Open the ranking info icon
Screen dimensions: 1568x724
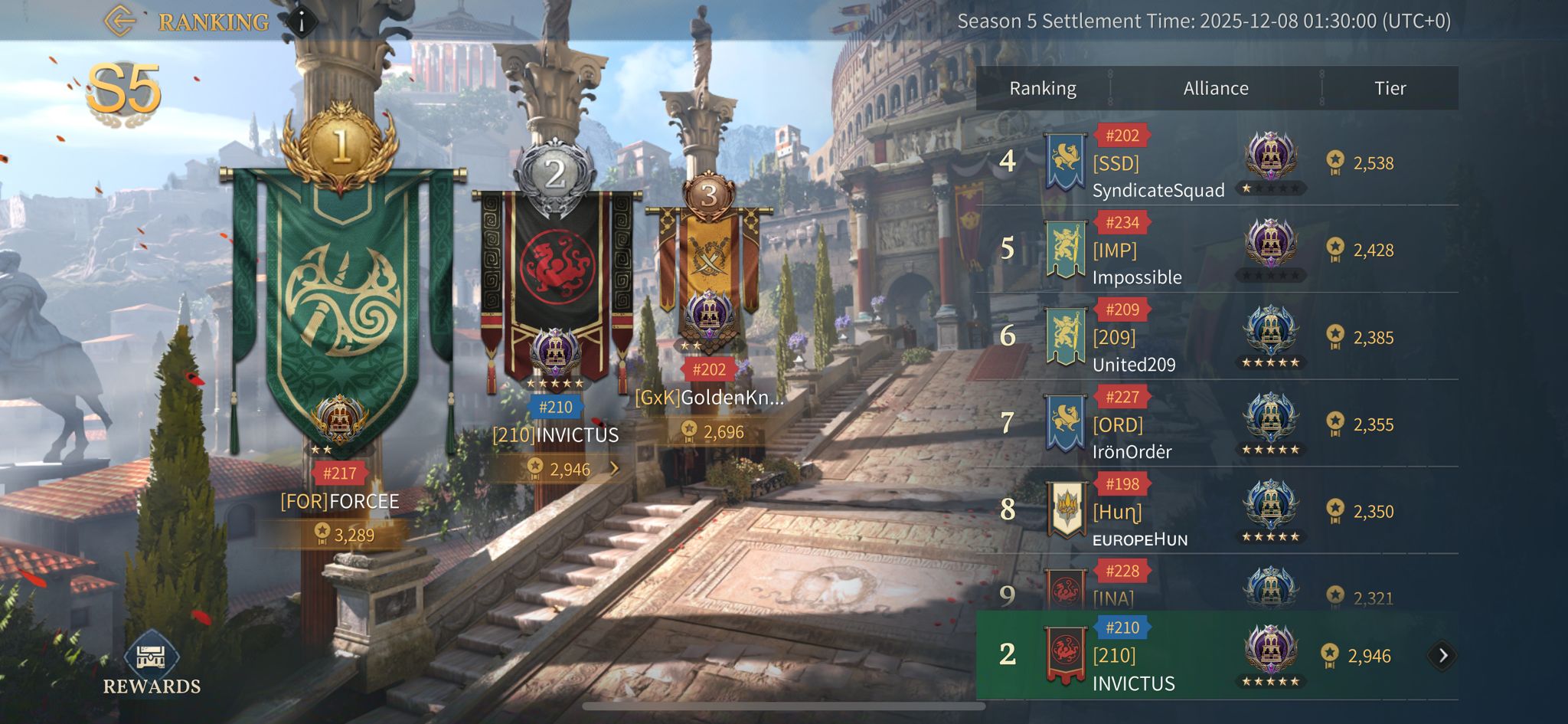tap(302, 22)
